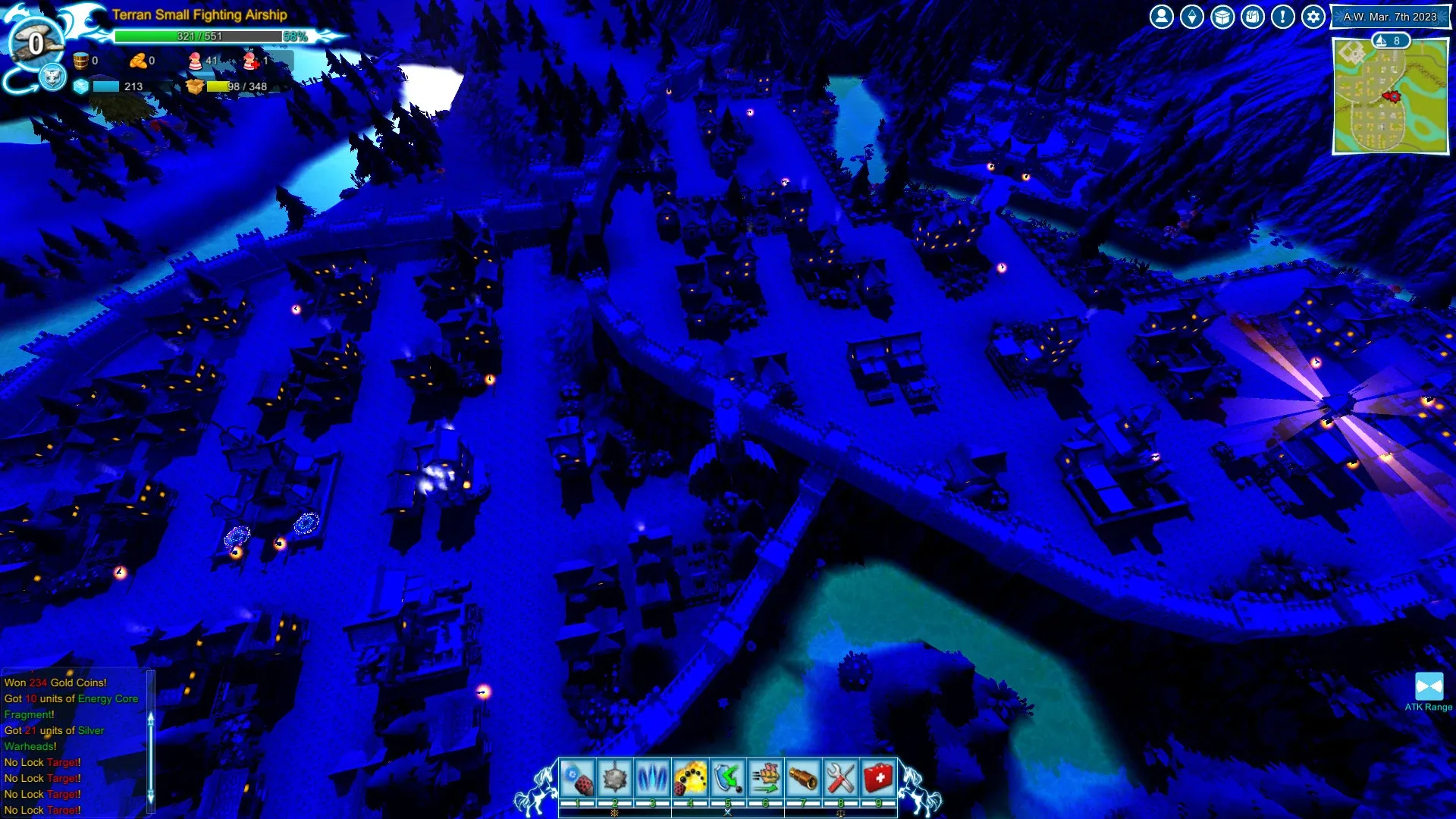Image resolution: width=1456 pixels, height=819 pixels.
Task: Activate the ice spikes ability in slot 3
Action: click(x=653, y=775)
